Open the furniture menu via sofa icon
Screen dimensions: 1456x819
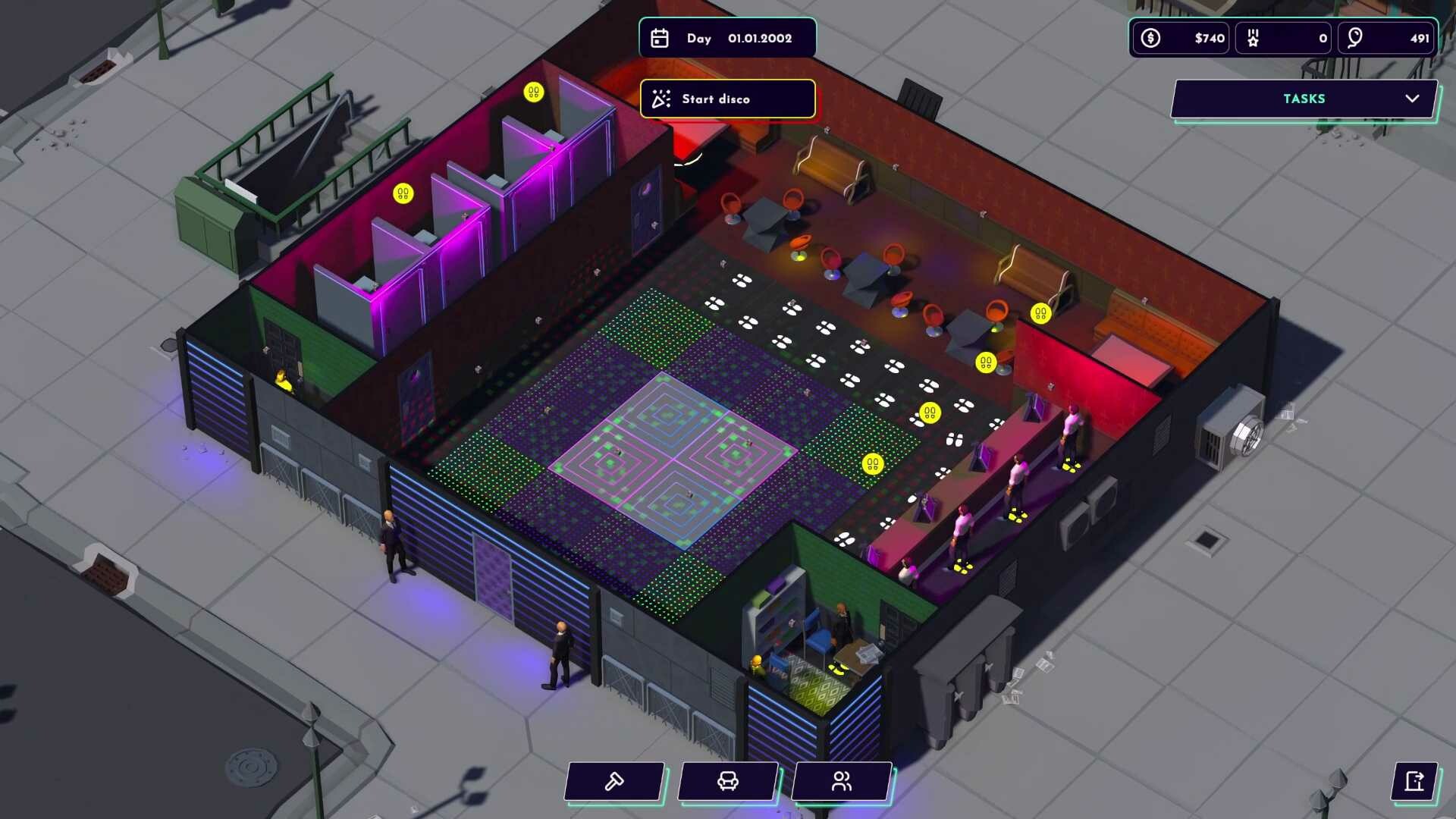(727, 782)
